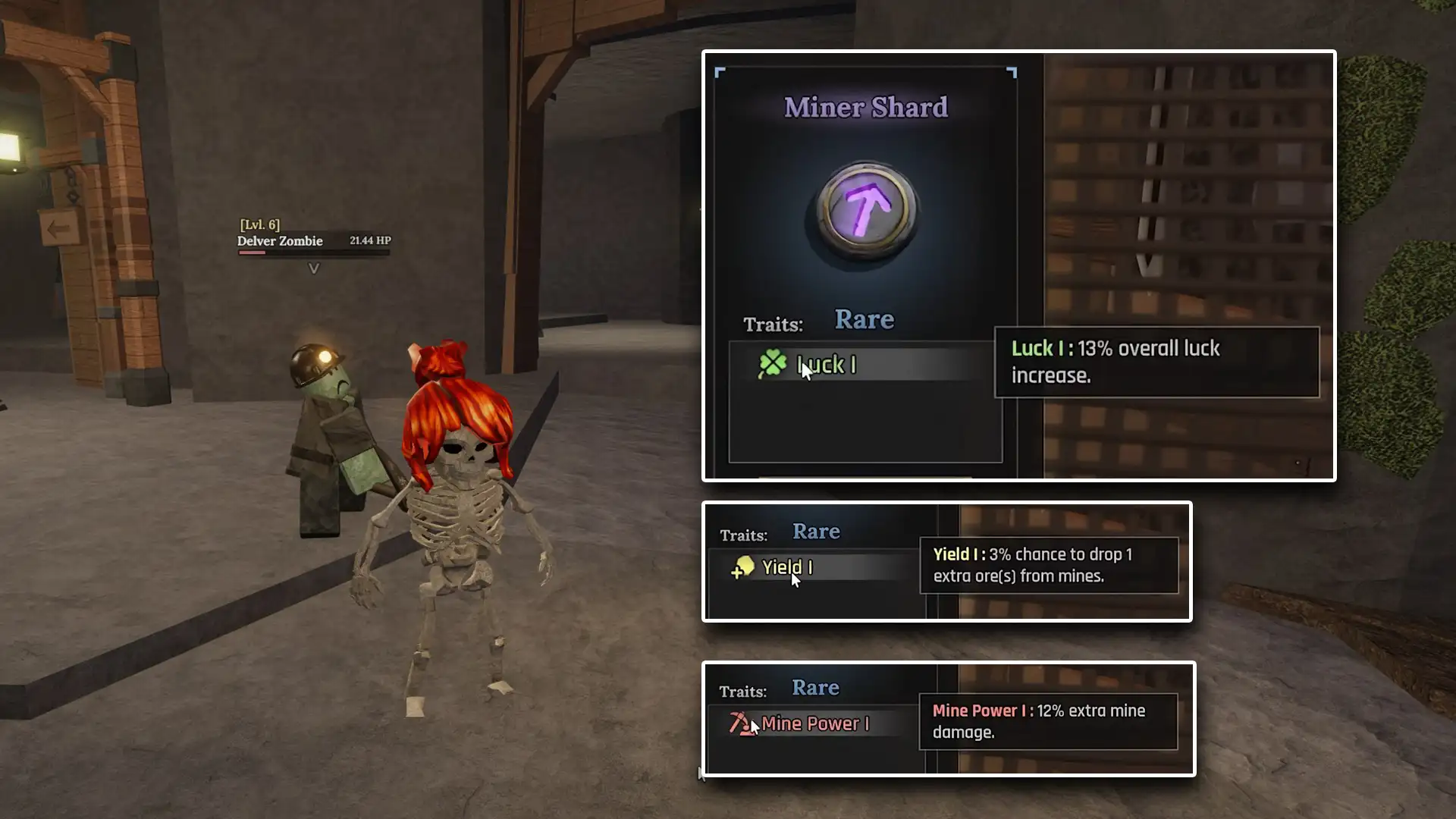1456x819 pixels.
Task: Toggle the Mine Power I trait row
Action: (815, 723)
